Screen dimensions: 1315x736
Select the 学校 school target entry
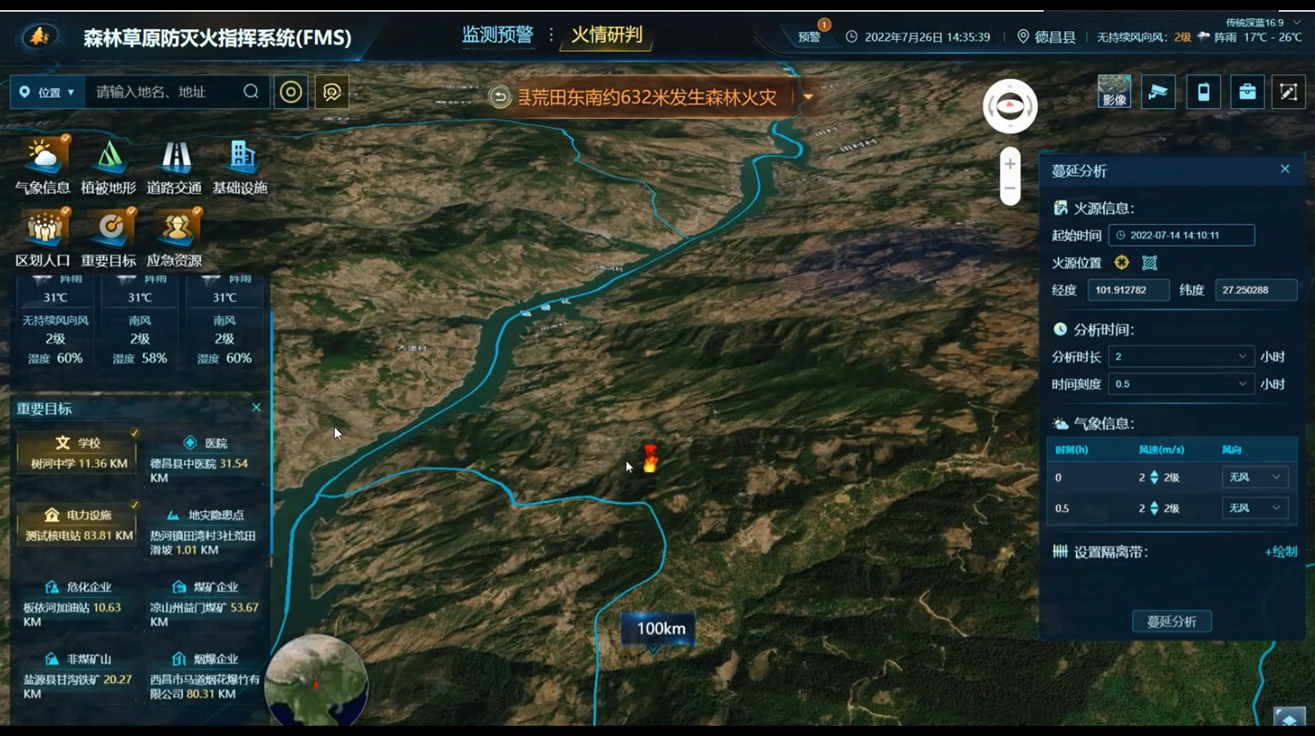pos(78,453)
